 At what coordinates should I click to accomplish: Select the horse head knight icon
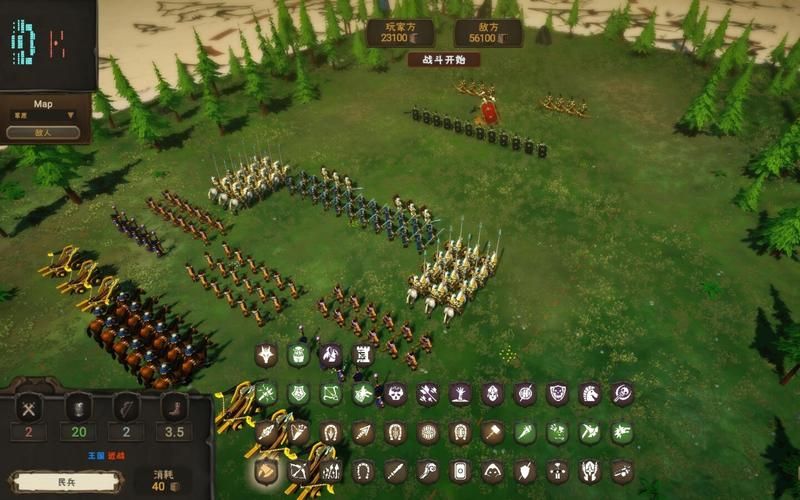(590, 394)
